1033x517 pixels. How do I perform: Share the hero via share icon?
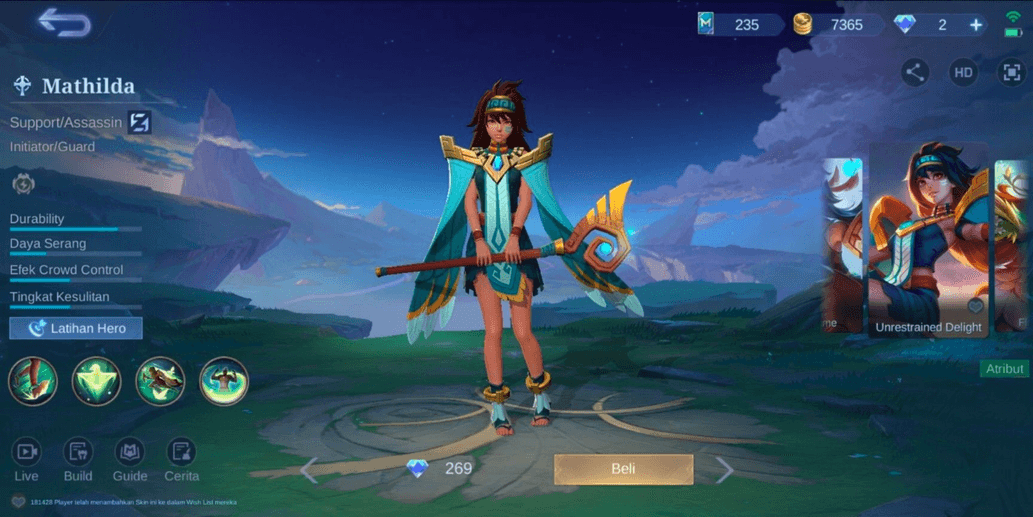914,72
